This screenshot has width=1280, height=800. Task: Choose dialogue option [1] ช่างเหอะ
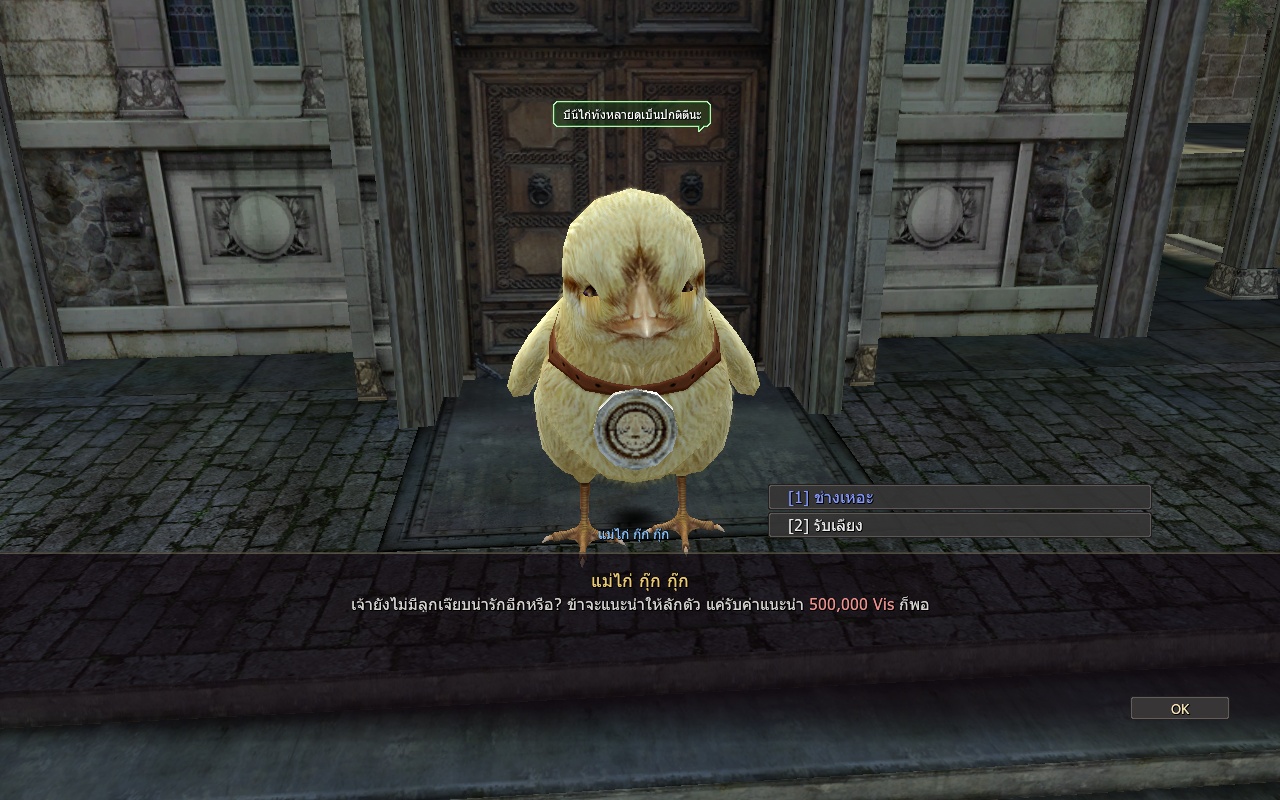958,498
